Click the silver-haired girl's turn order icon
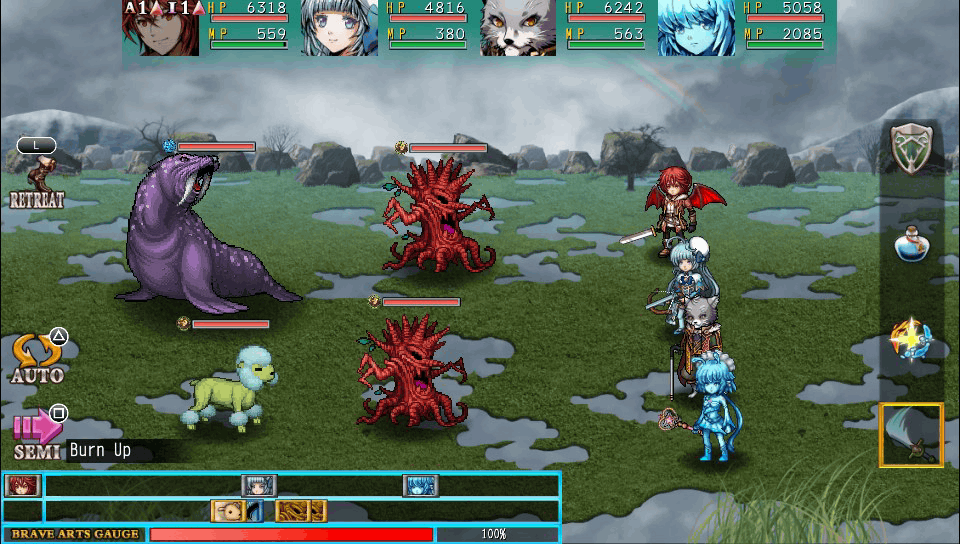The width and height of the screenshot is (960, 544). (x=259, y=486)
